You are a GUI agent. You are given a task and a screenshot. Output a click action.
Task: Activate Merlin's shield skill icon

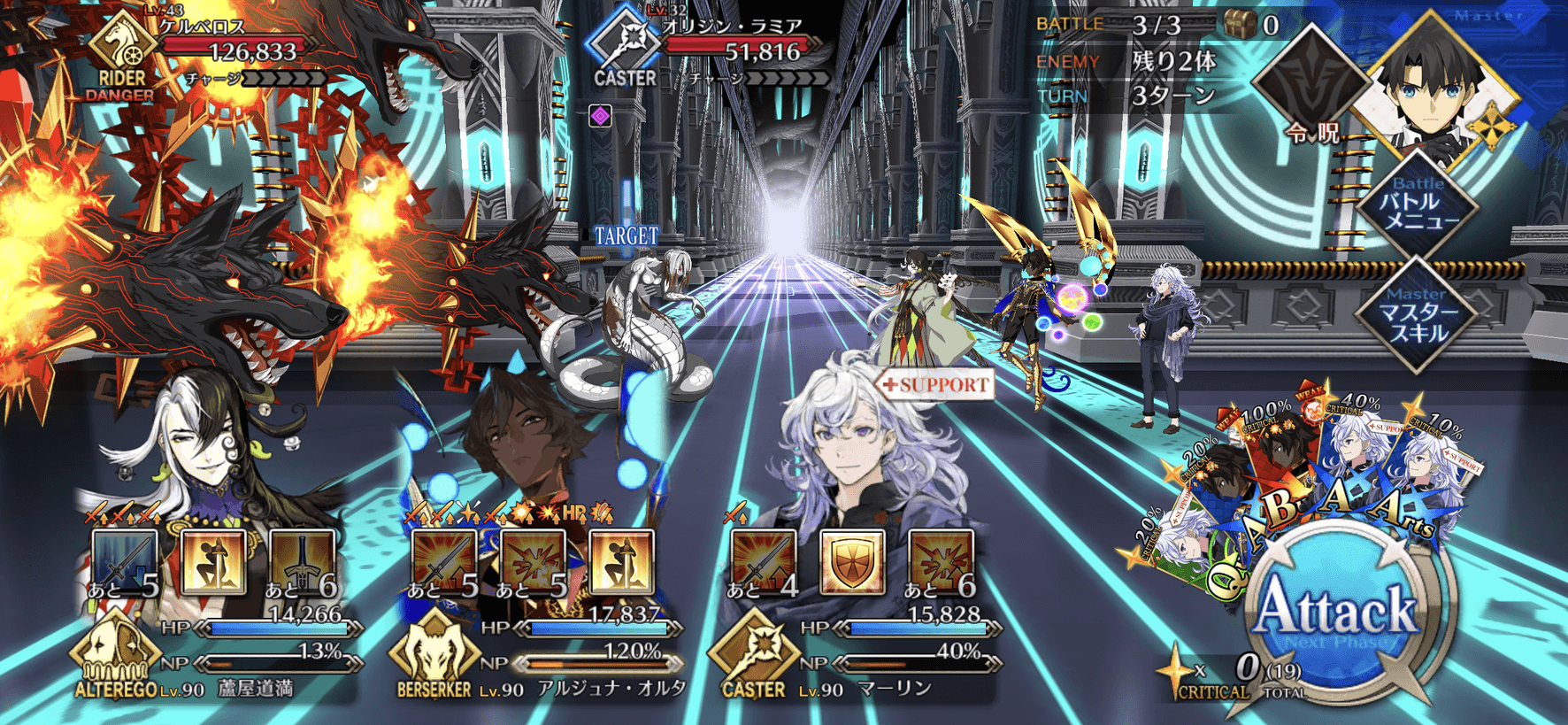point(852,563)
